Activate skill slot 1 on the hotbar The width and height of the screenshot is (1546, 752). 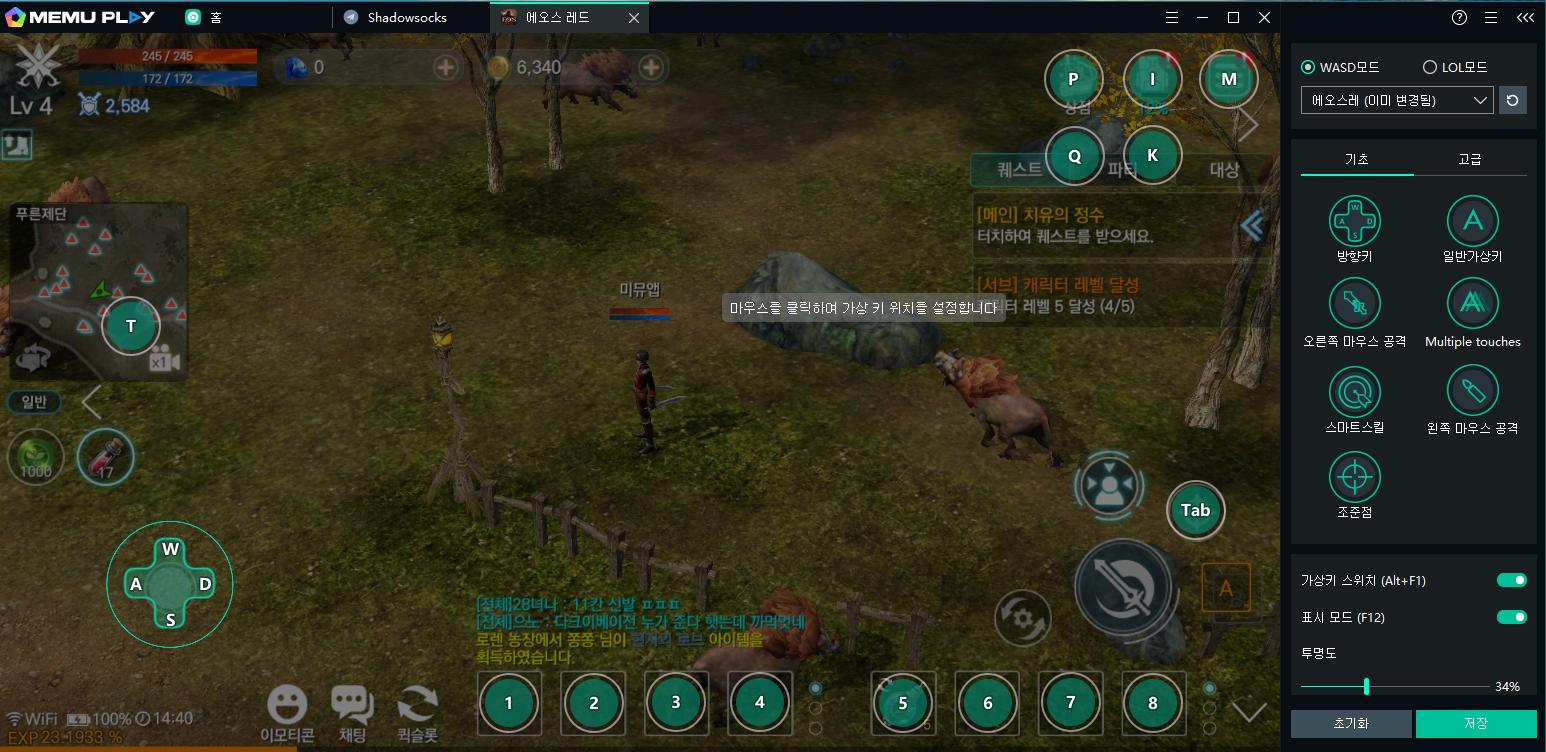pos(509,702)
